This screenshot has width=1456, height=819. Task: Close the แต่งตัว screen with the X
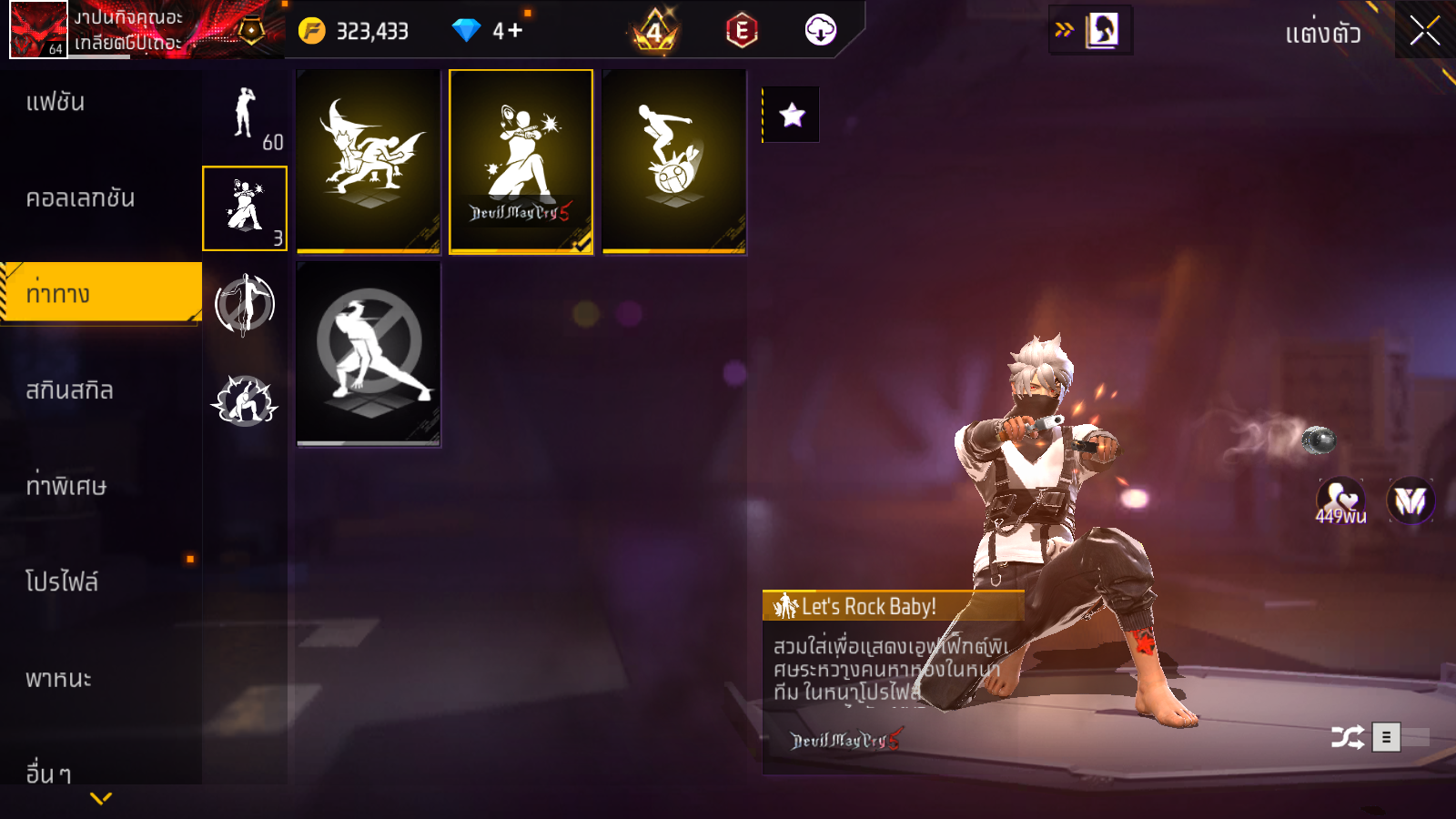pos(1424,31)
